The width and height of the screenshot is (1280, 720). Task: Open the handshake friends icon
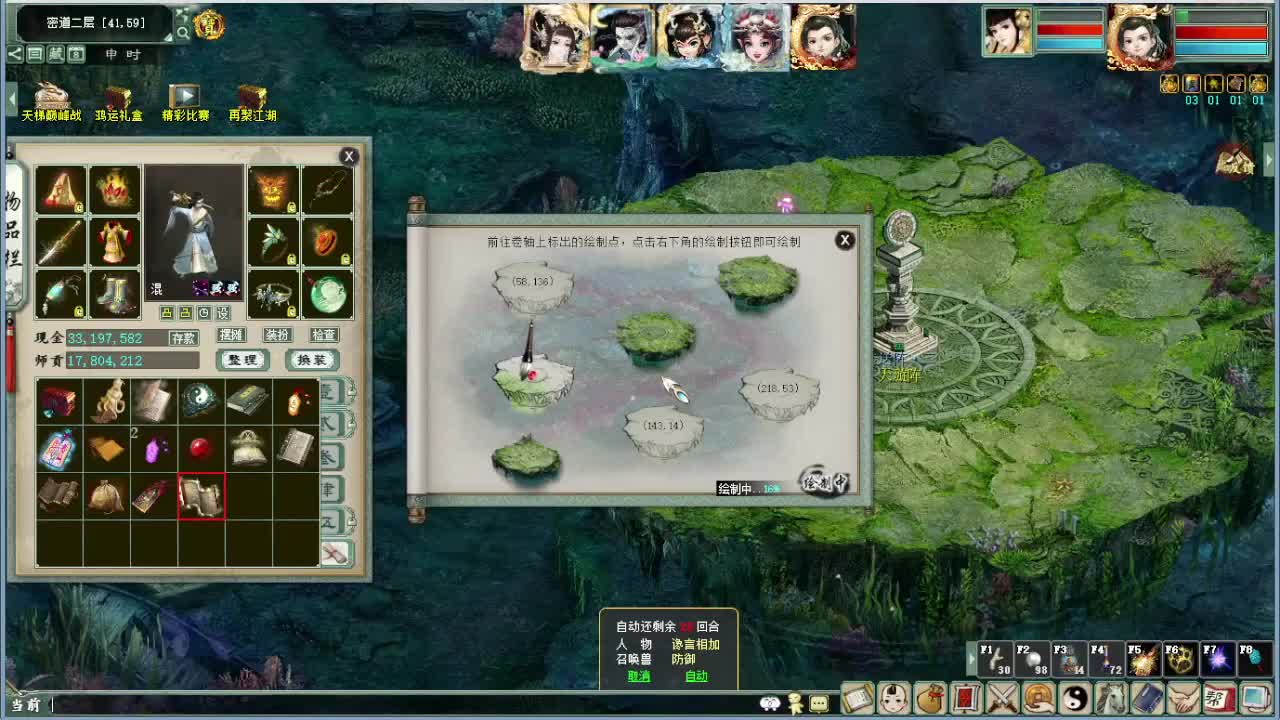point(1182,699)
